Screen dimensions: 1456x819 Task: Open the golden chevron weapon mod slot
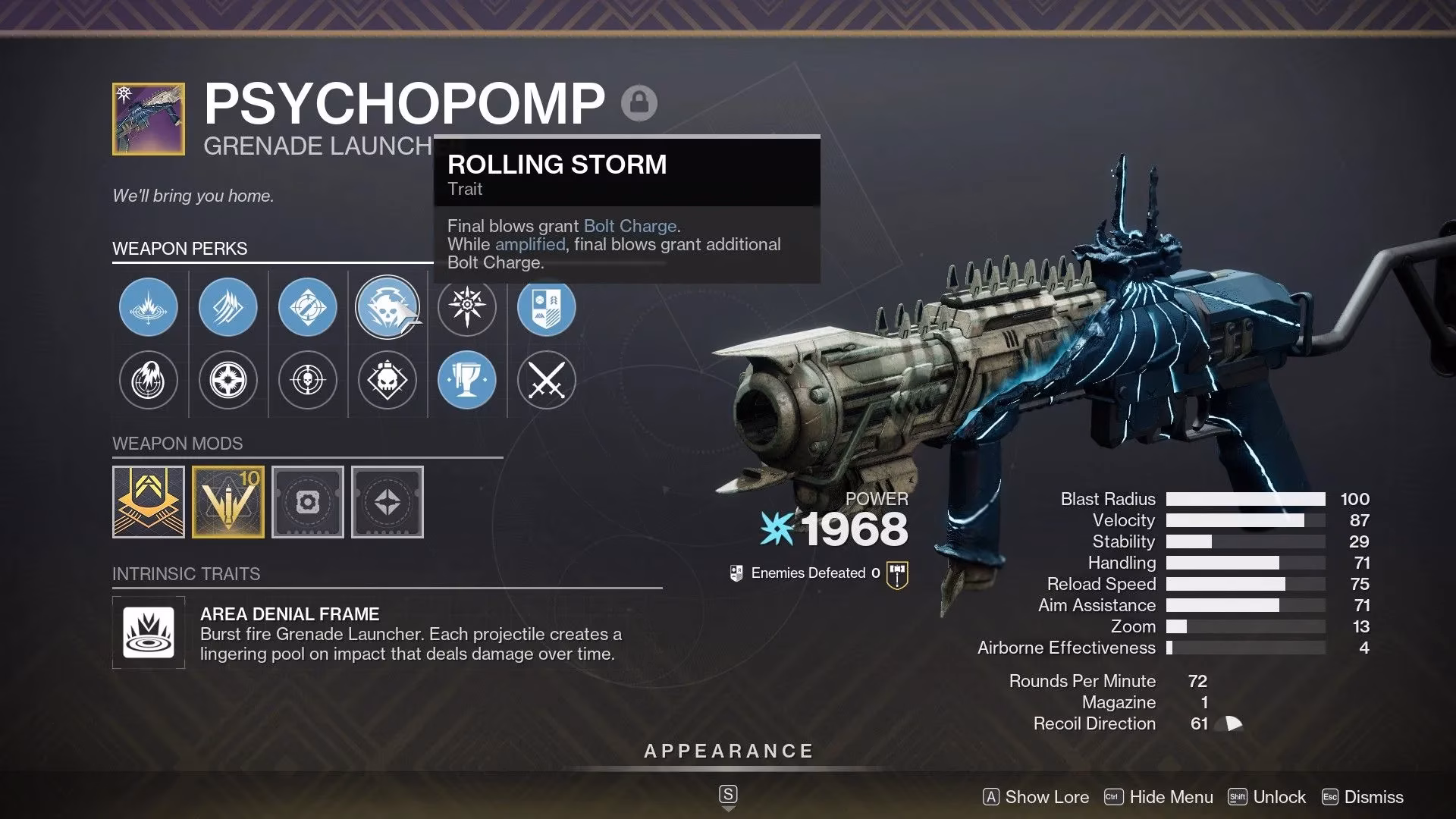(x=149, y=502)
